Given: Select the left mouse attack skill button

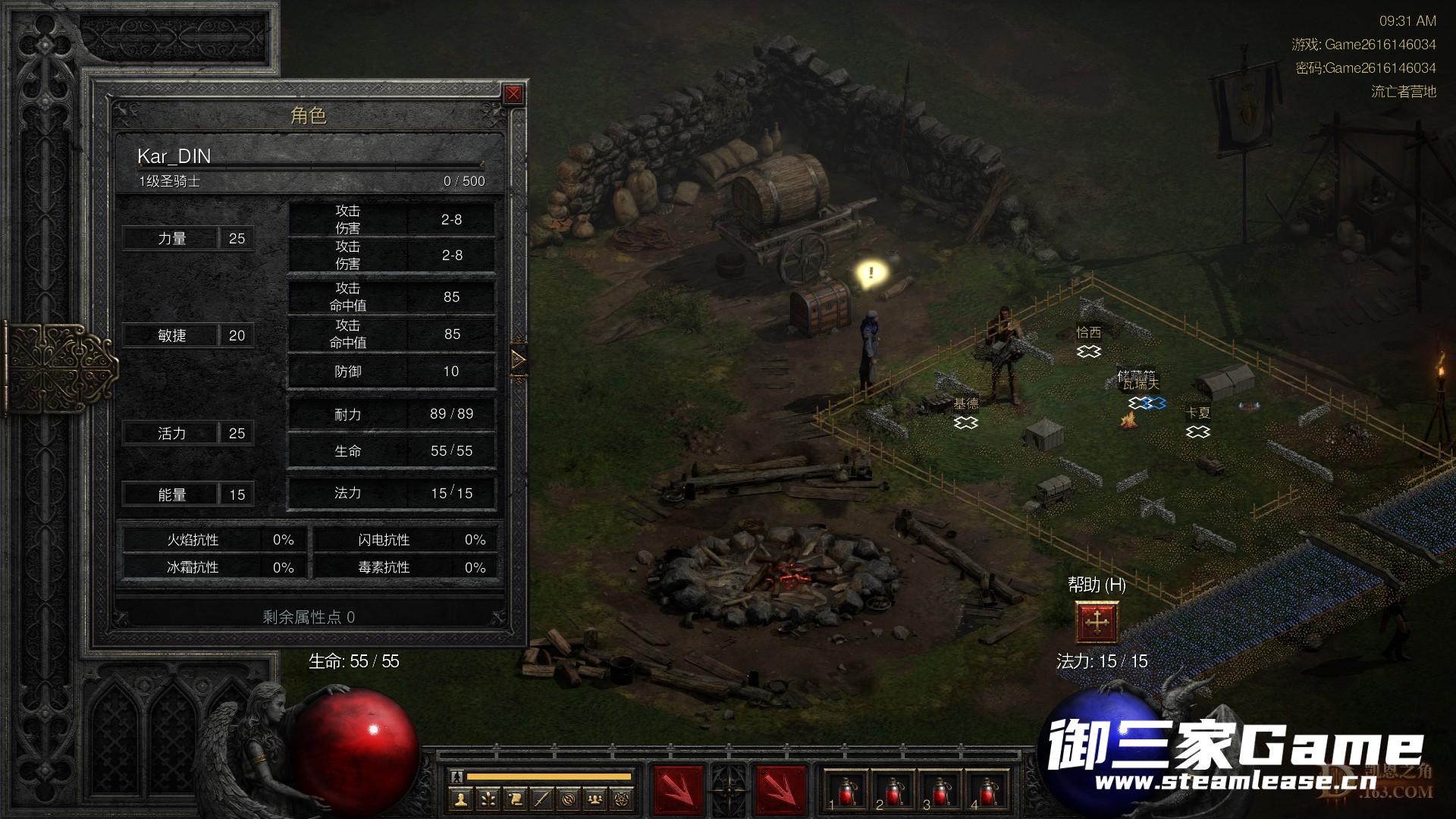Looking at the screenshot, I should 678,789.
